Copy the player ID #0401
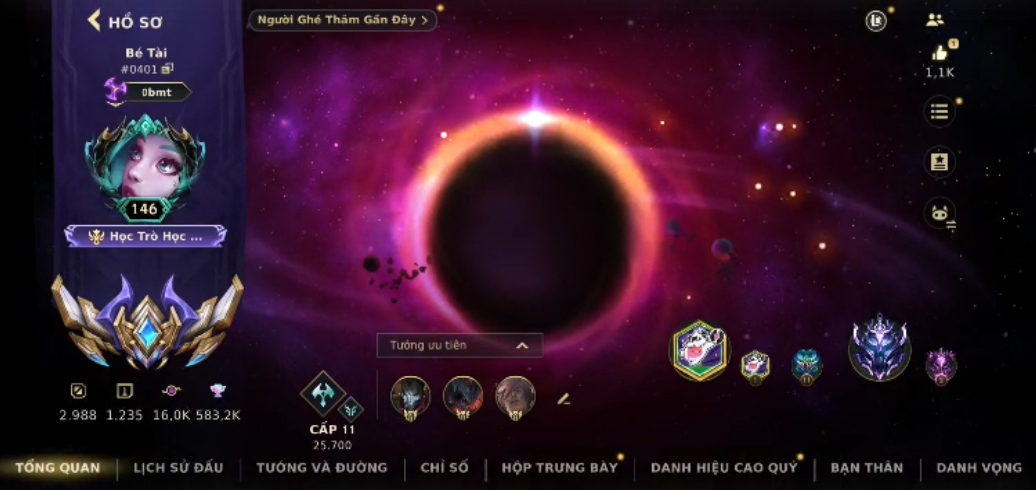This screenshot has width=1036, height=490. 168,69
